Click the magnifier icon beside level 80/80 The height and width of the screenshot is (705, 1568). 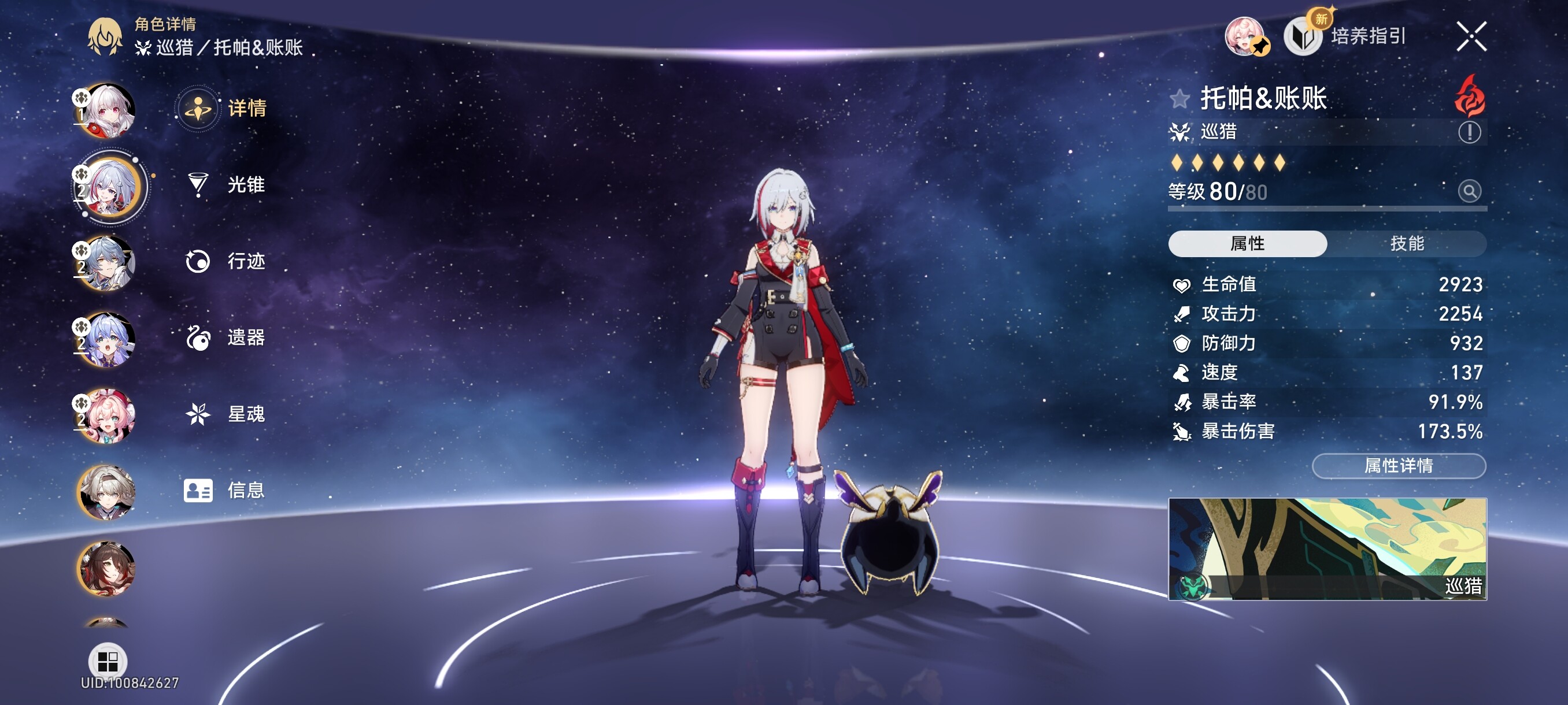(1469, 192)
